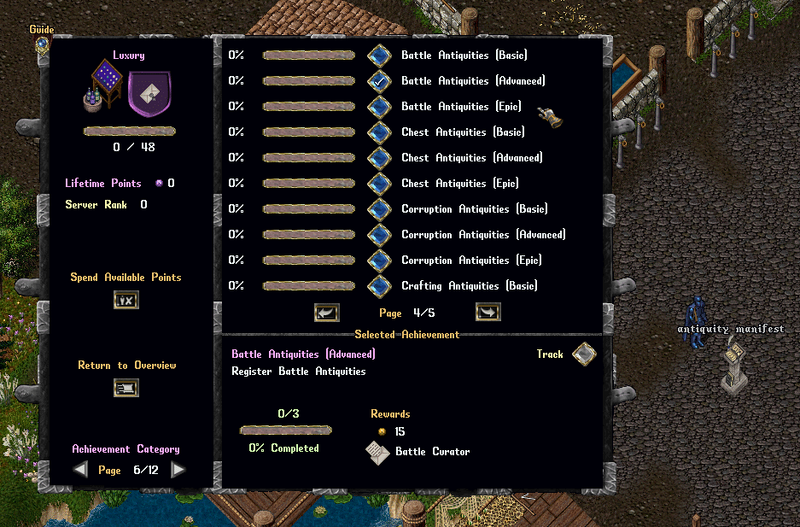Open the Guide button
Screen dimensions: 800x527
click(x=42, y=43)
